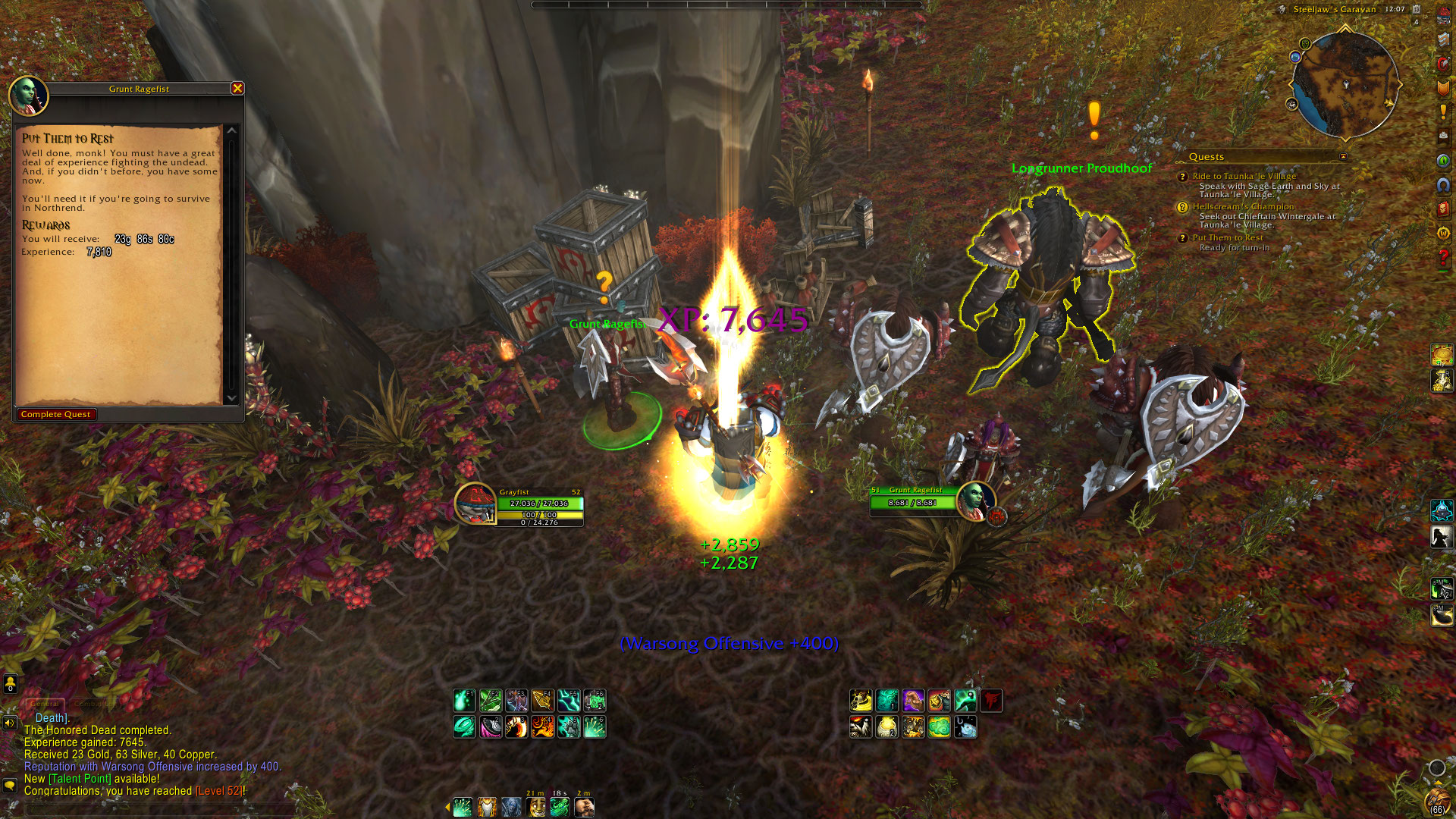Image resolution: width=1456 pixels, height=819 pixels.
Task: Click the Complete Quest button
Action: click(x=56, y=415)
